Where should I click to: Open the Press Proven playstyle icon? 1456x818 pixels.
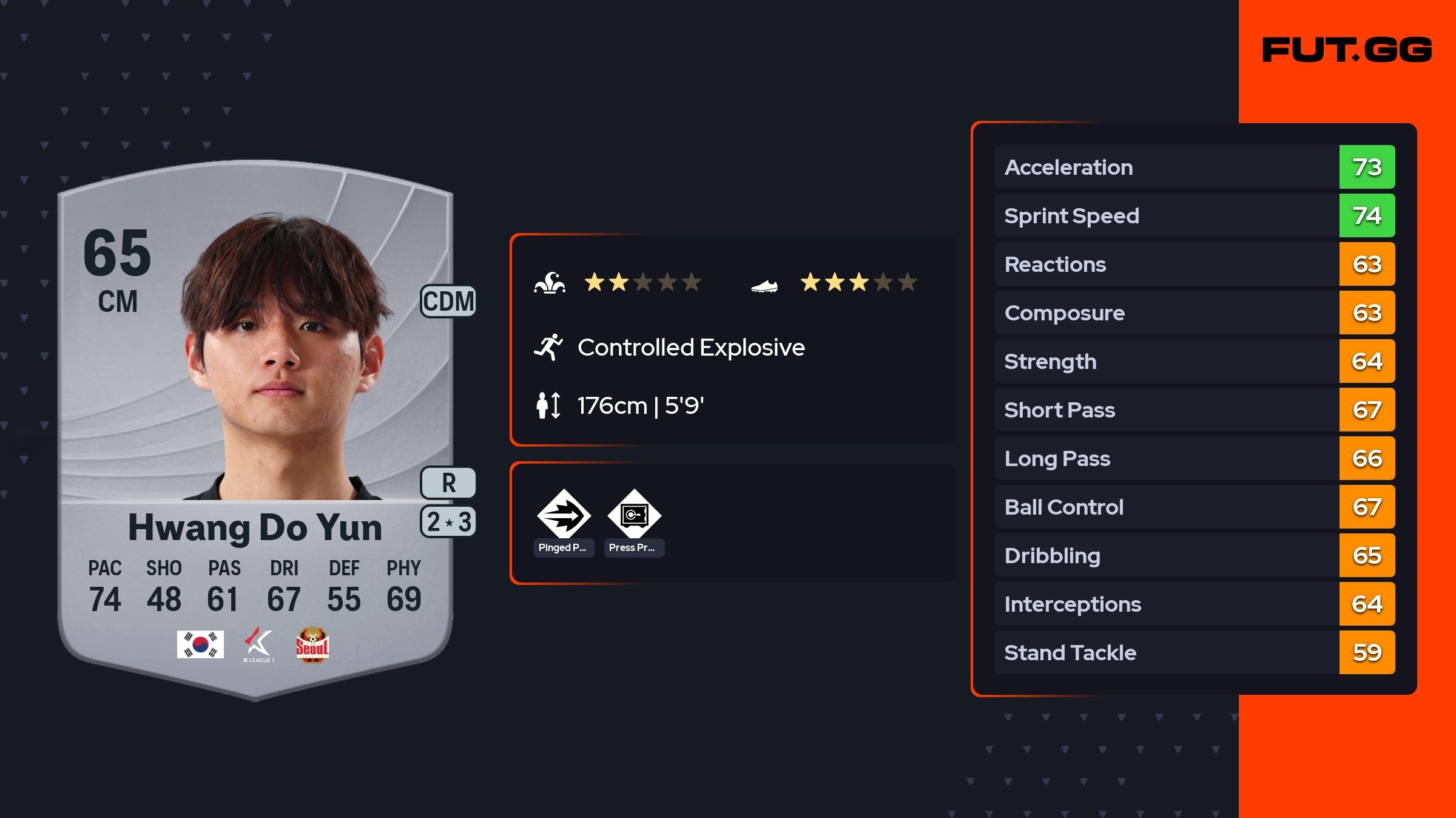[x=634, y=515]
